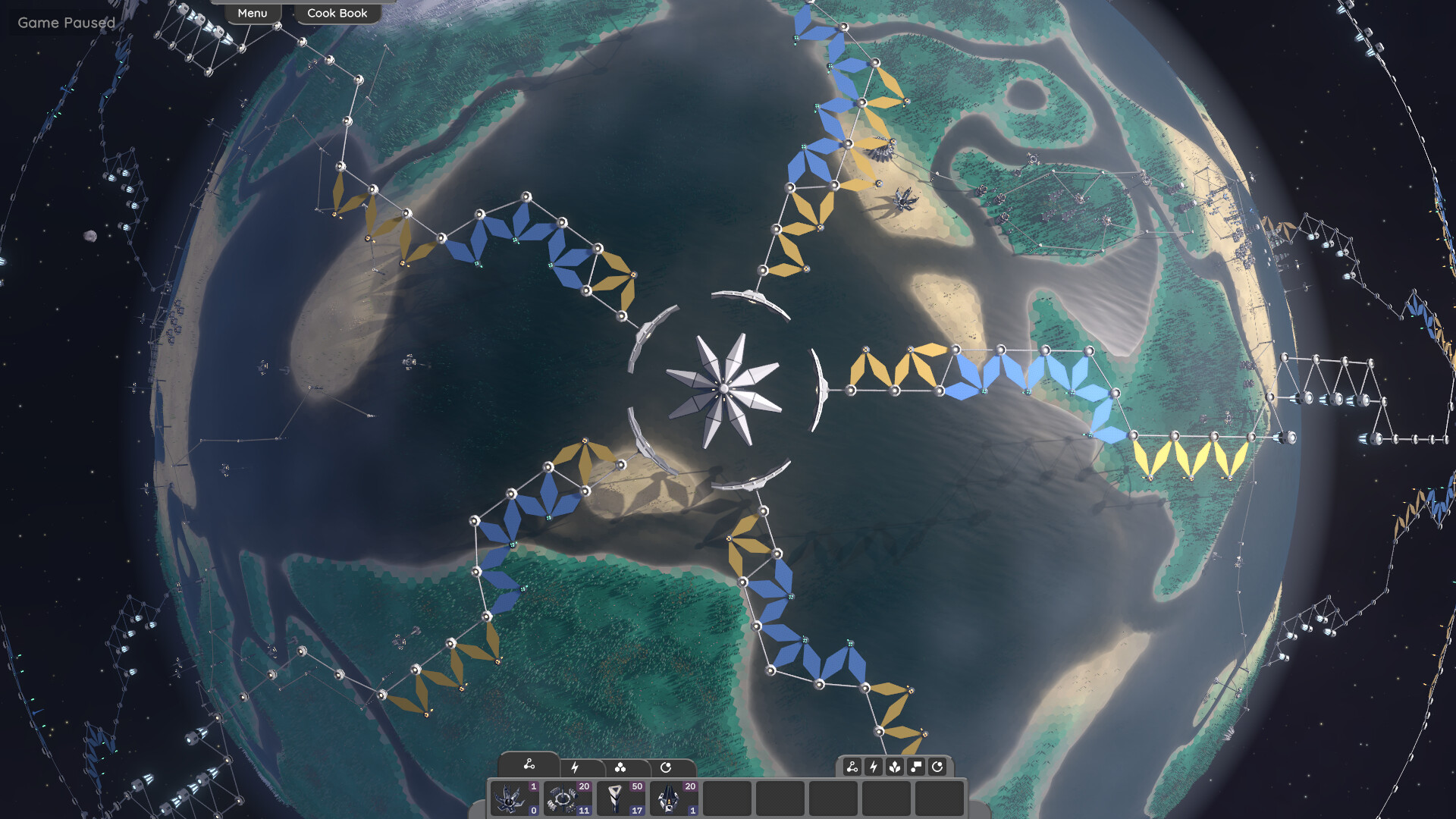Click the network icon in the right mini toolbar
The image size is (1456, 819).
pyautogui.click(x=852, y=767)
